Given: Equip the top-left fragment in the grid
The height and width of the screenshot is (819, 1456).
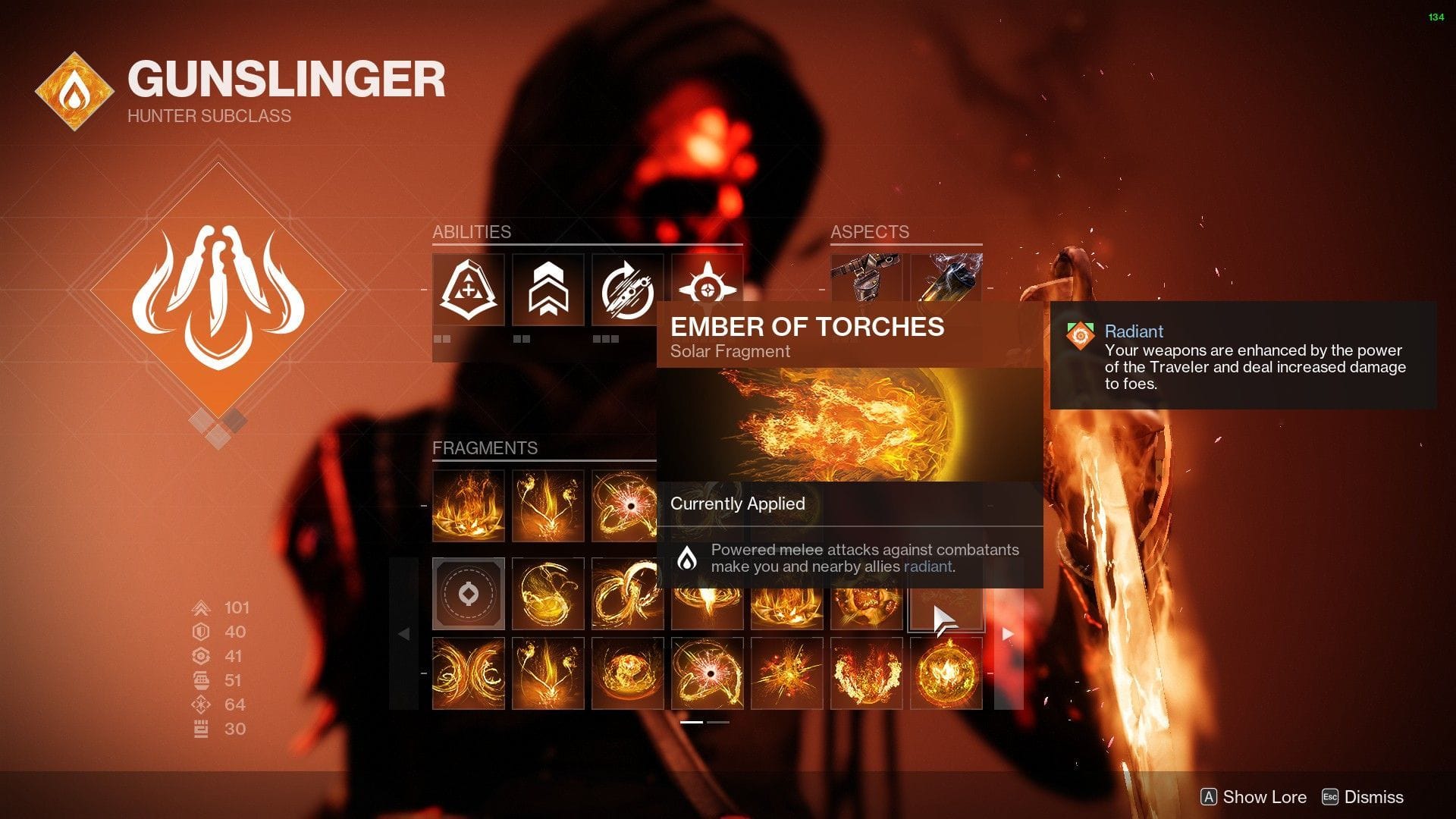Looking at the screenshot, I should (468, 504).
